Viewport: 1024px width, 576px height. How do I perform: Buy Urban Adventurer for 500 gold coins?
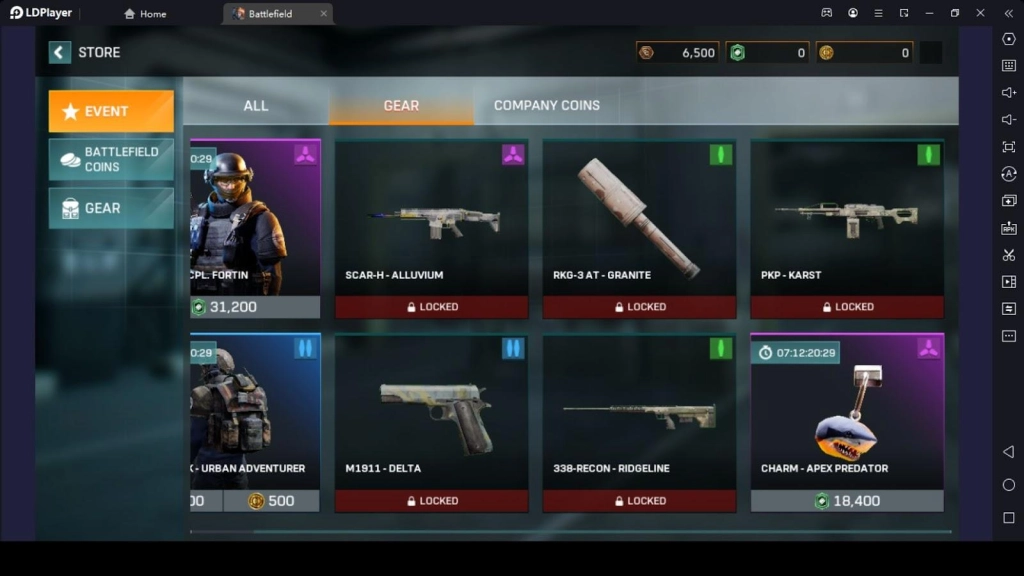[271, 501]
